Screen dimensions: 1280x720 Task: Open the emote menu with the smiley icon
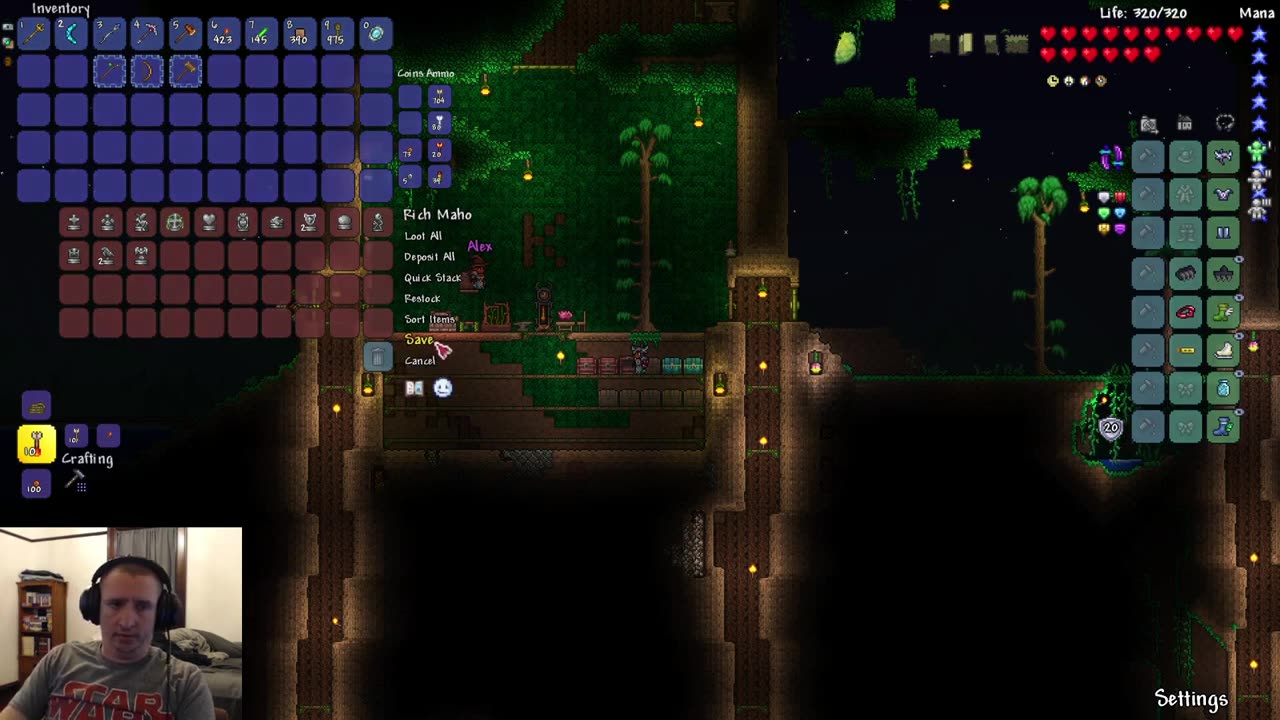coord(442,388)
